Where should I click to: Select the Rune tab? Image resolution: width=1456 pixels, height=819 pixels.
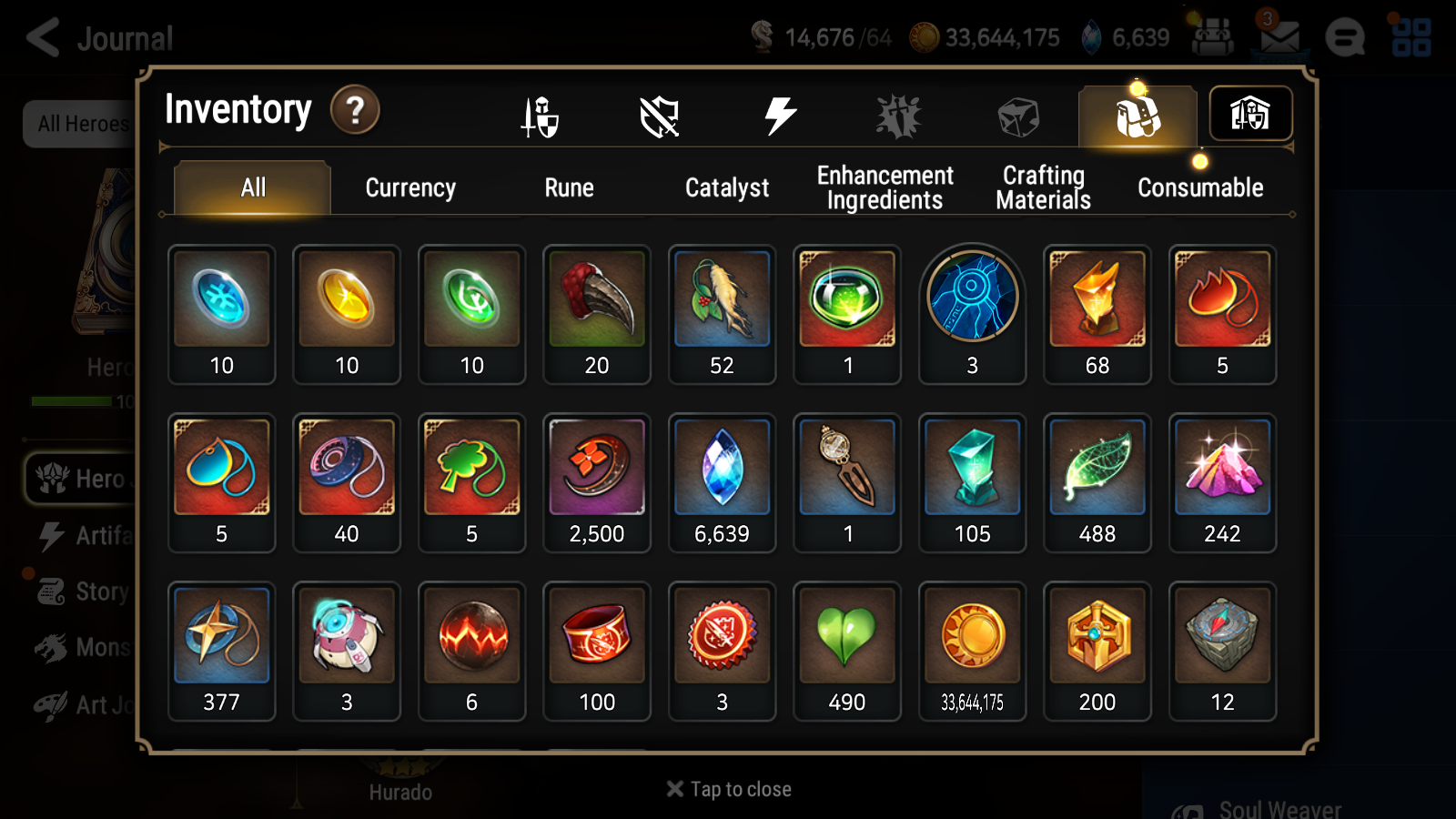(569, 188)
